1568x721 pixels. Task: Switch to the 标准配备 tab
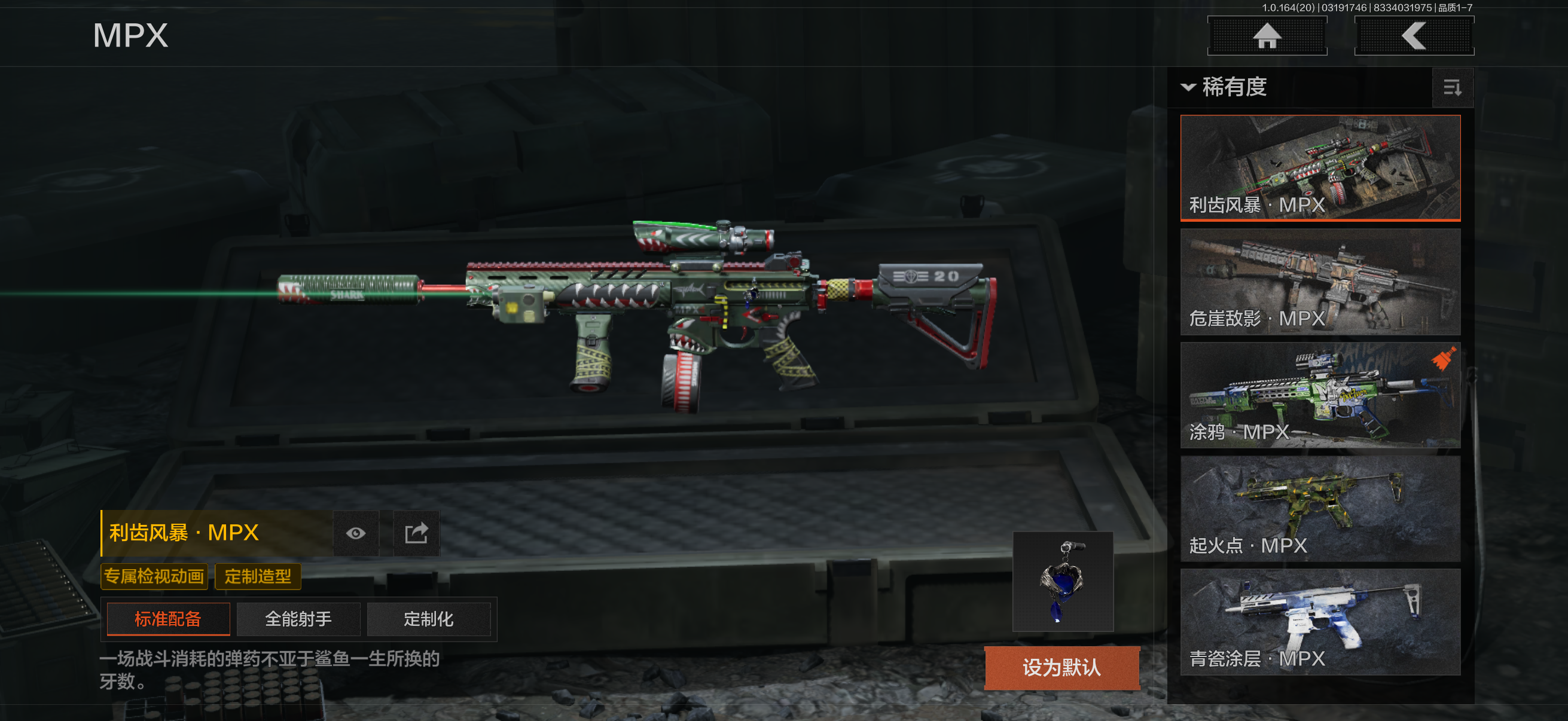click(x=168, y=619)
